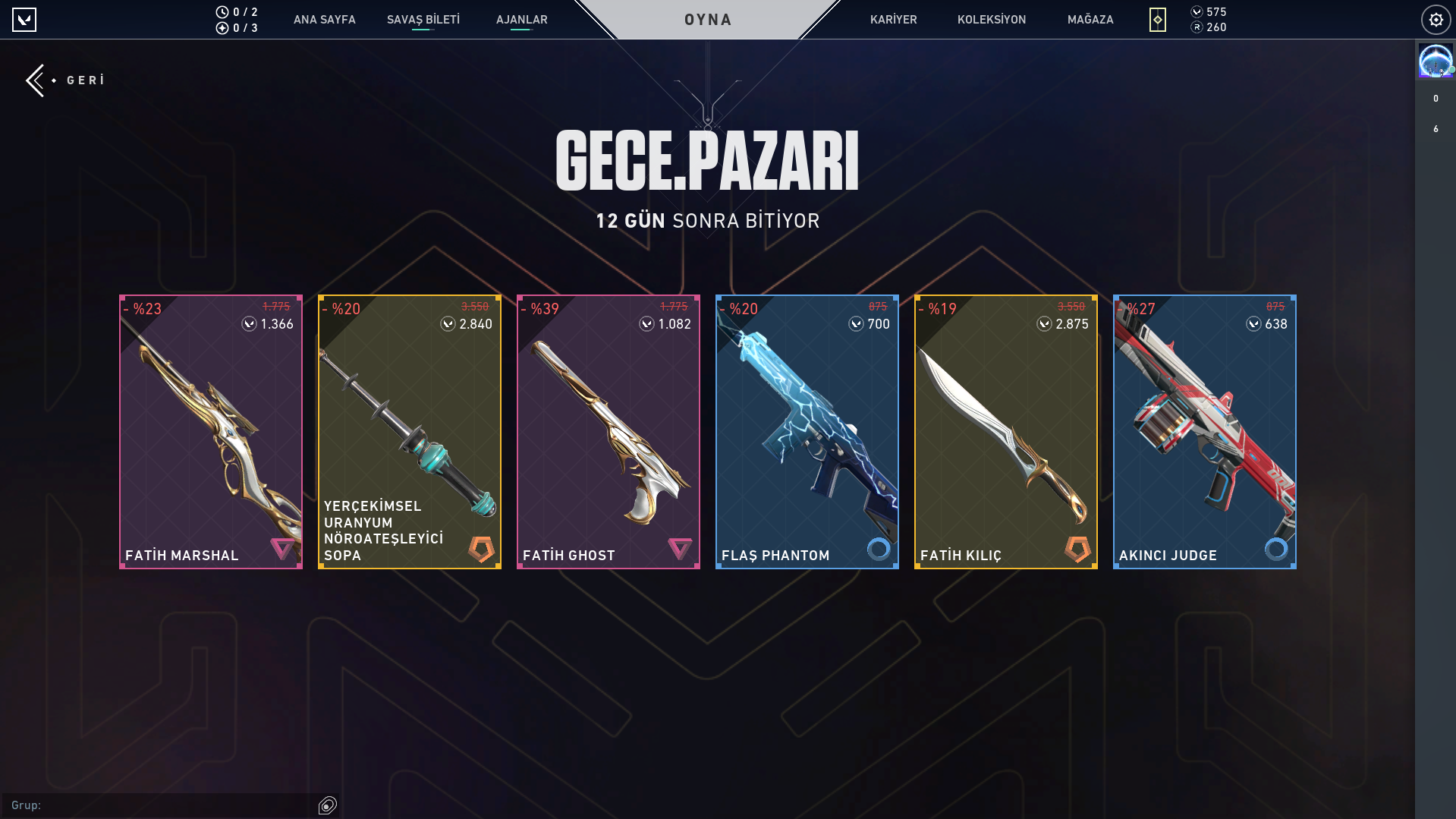Choose the Akıncı Judge skin card
Image resolution: width=1456 pixels, height=819 pixels.
pyautogui.click(x=1205, y=432)
